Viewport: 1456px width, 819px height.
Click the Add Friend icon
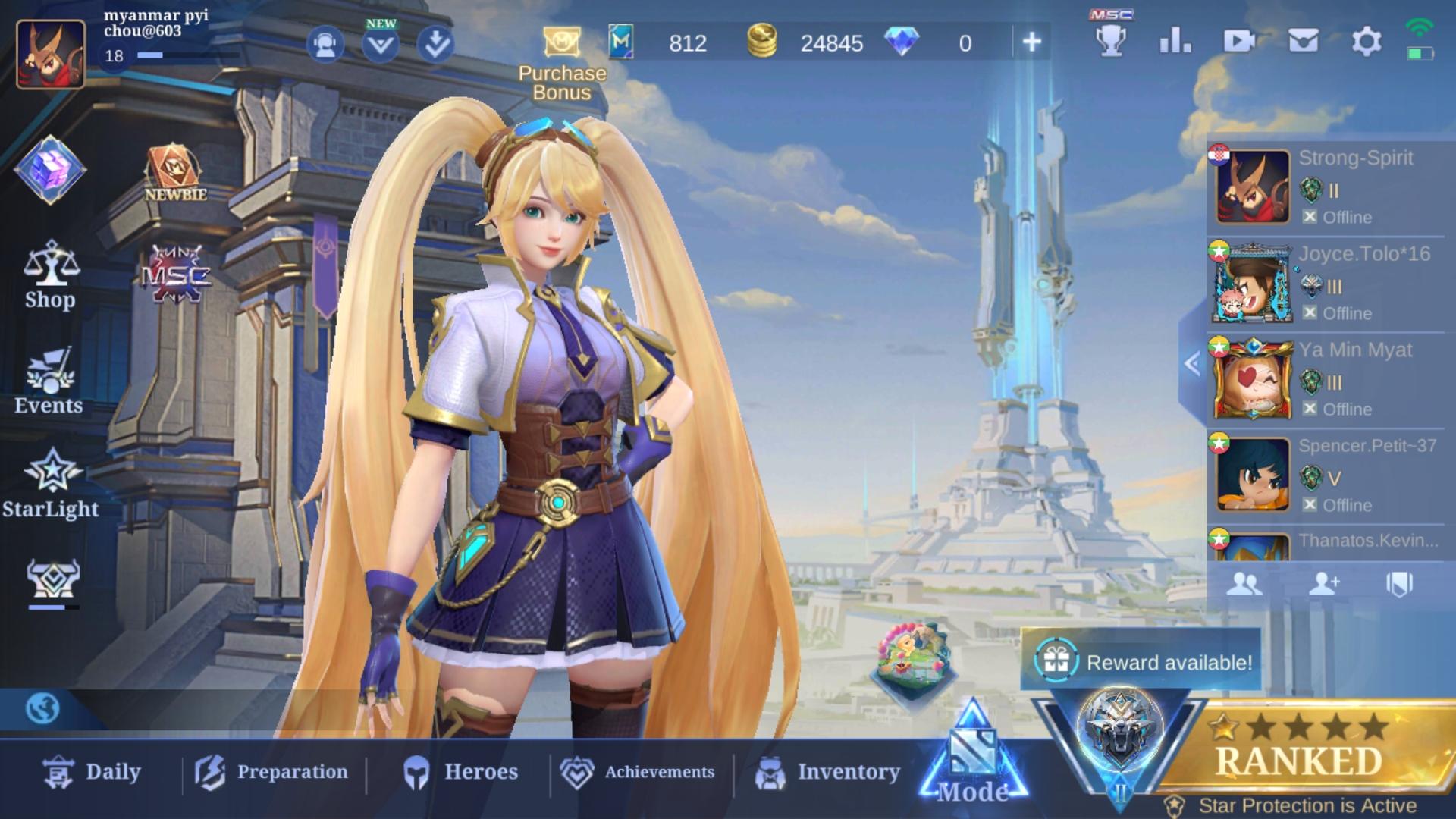pyautogui.click(x=1326, y=584)
